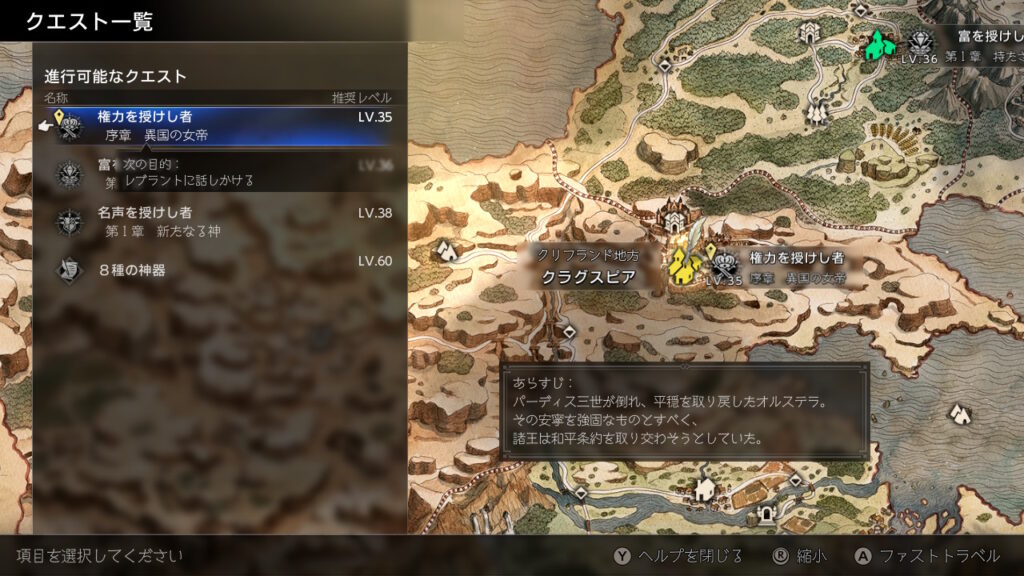The height and width of the screenshot is (576, 1024).
Task: Choose the 8種の神器 quest entry
Action: [220, 269]
